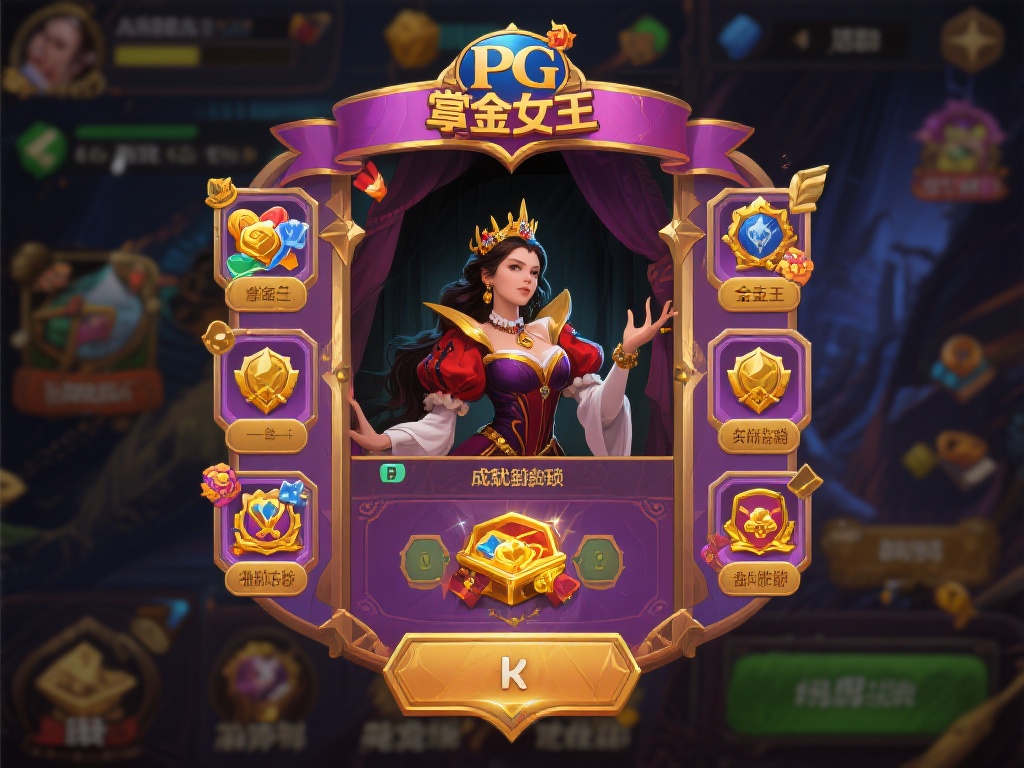This screenshot has width=1024, height=768.
Task: Select the colorful gems and gold pile icon
Action: click(x=266, y=240)
